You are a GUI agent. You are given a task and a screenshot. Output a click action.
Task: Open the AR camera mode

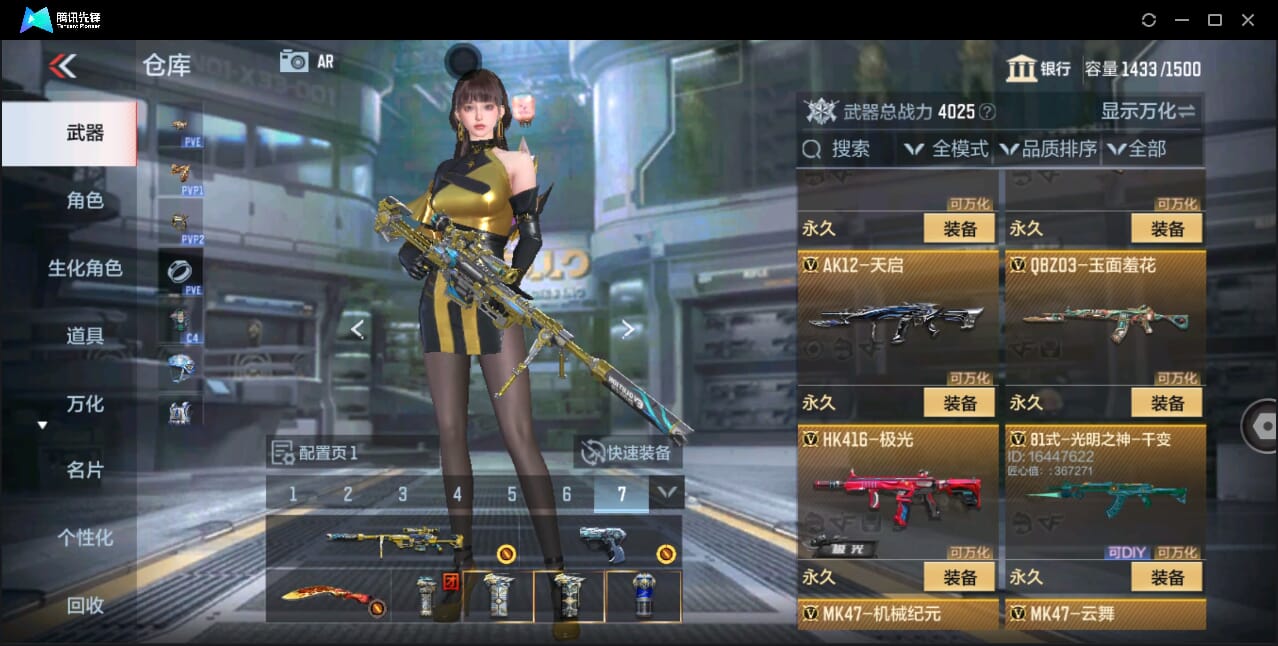[307, 61]
